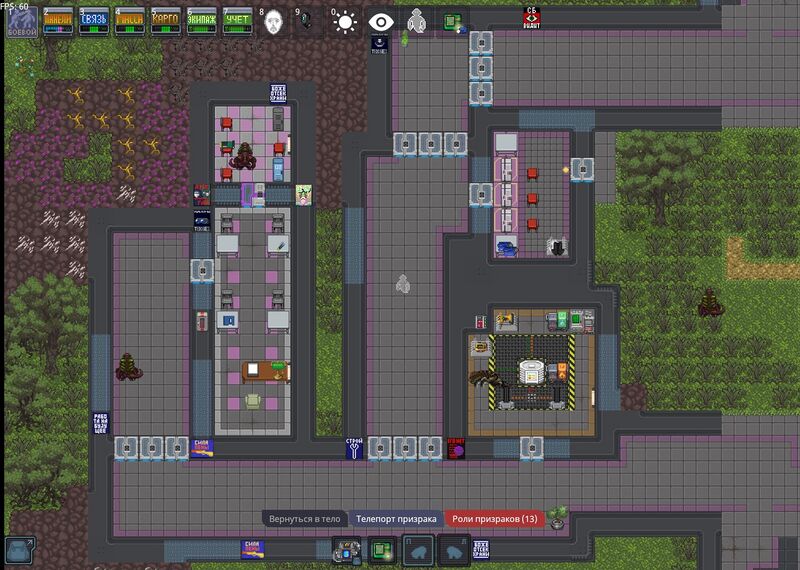Choose the Карго action slot
The image size is (800, 570).
tap(165, 21)
